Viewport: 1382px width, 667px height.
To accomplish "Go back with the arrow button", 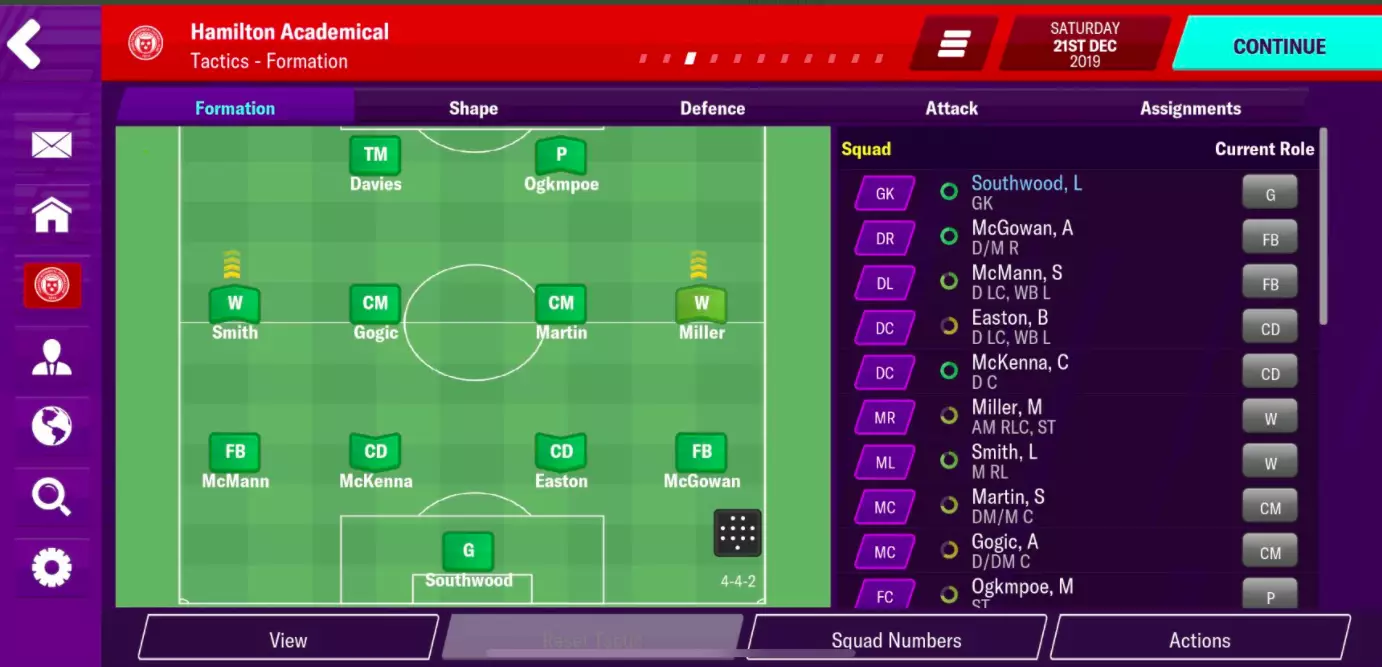I will [x=26, y=45].
